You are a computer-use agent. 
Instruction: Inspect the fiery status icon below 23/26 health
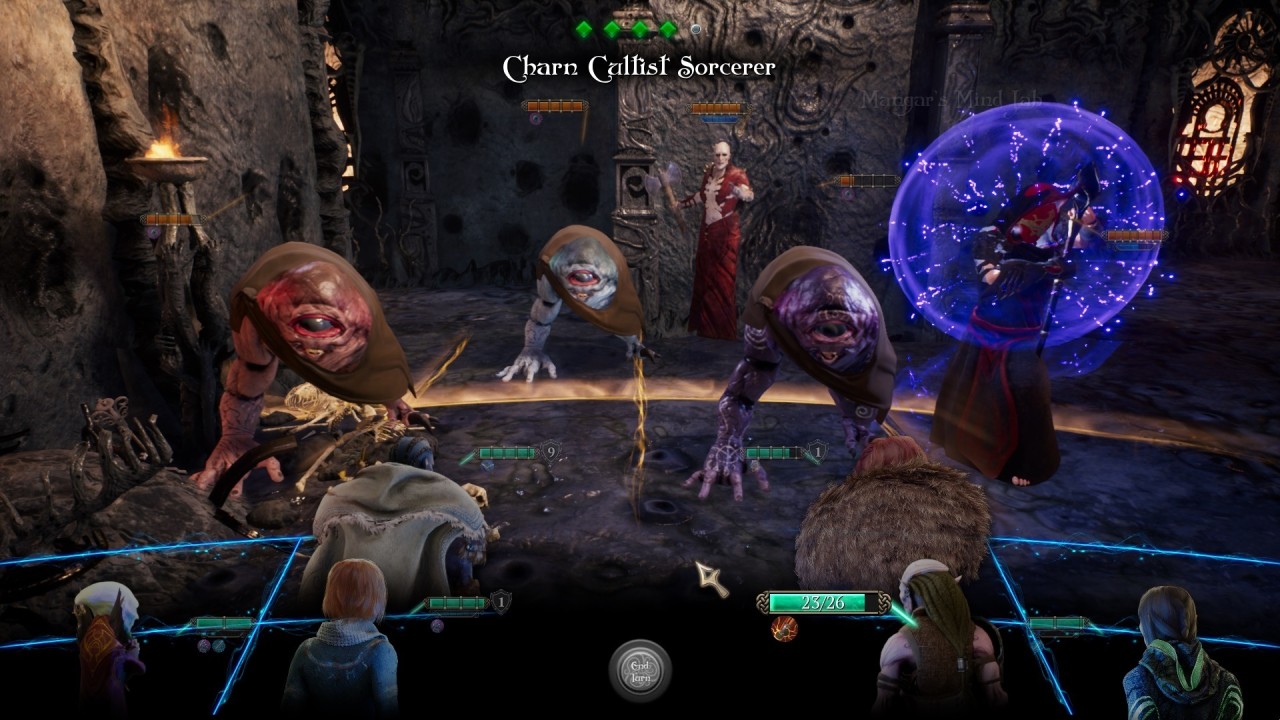pos(784,628)
